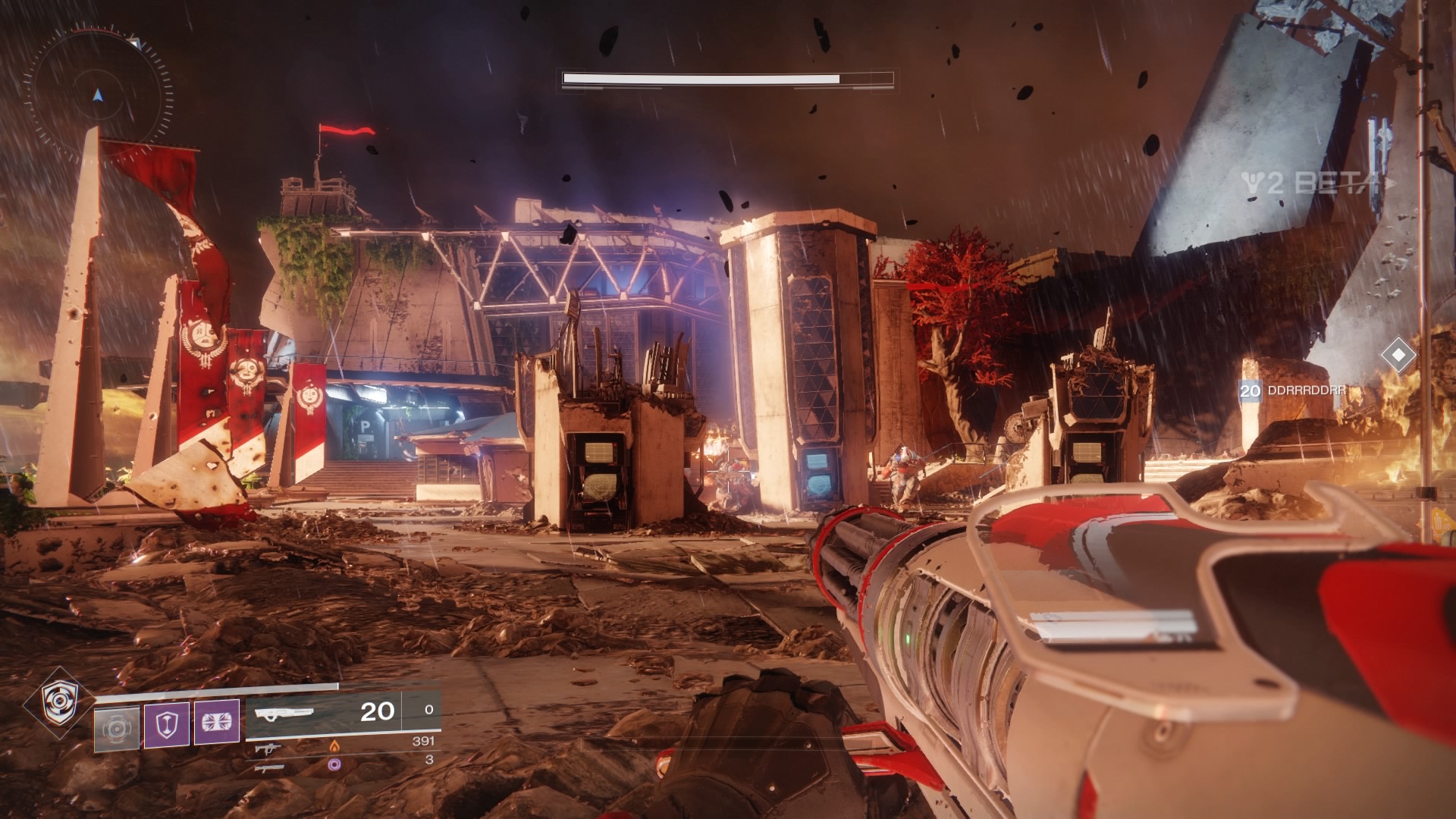Select the greyed-out grenade ability icon

pyautogui.click(x=117, y=728)
